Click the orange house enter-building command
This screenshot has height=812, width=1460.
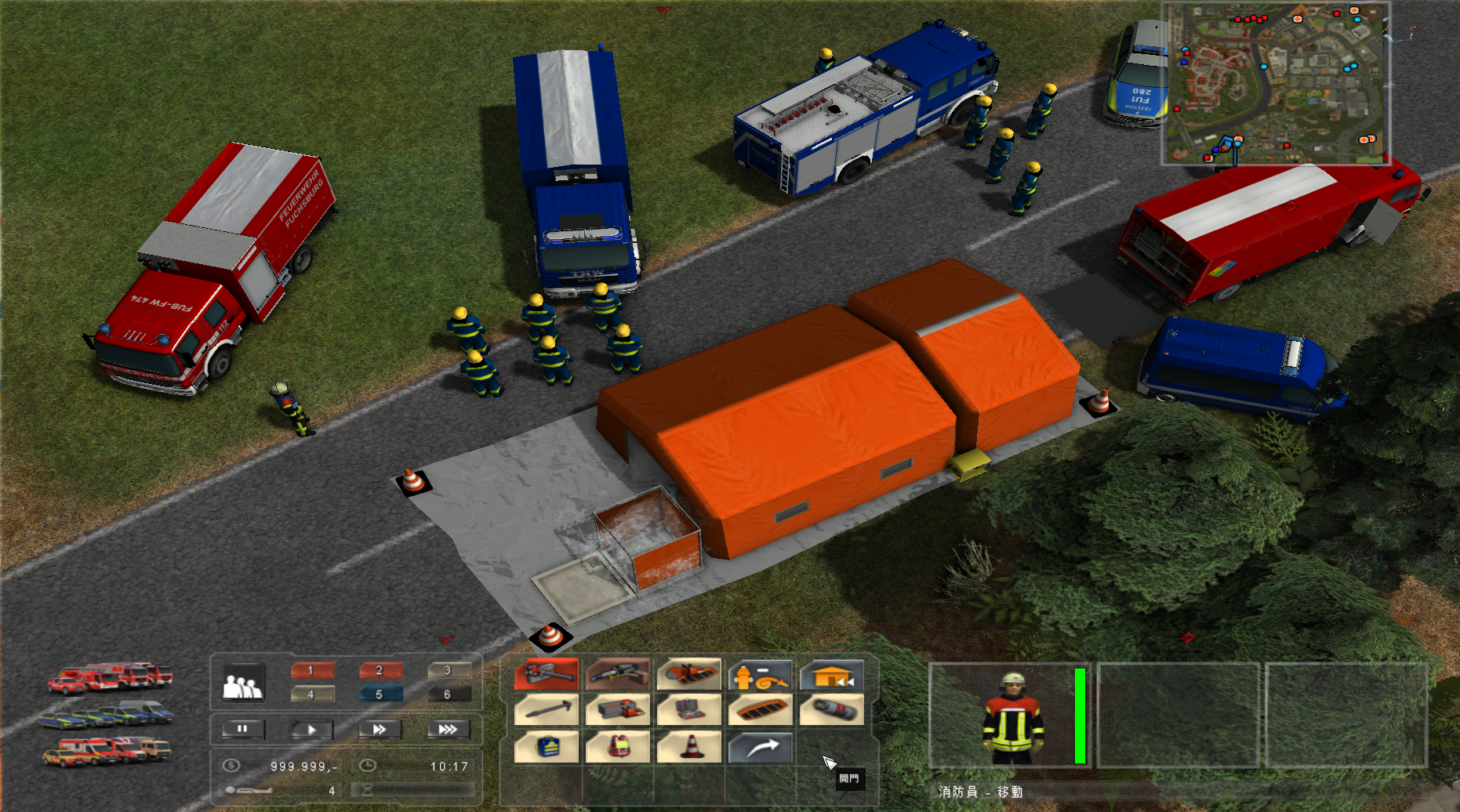point(832,674)
